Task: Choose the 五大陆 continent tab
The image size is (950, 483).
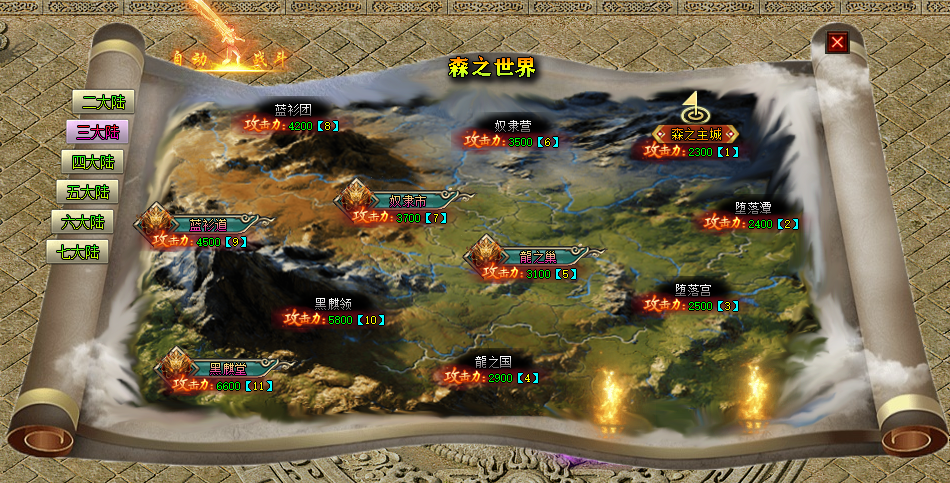Action: point(87,192)
